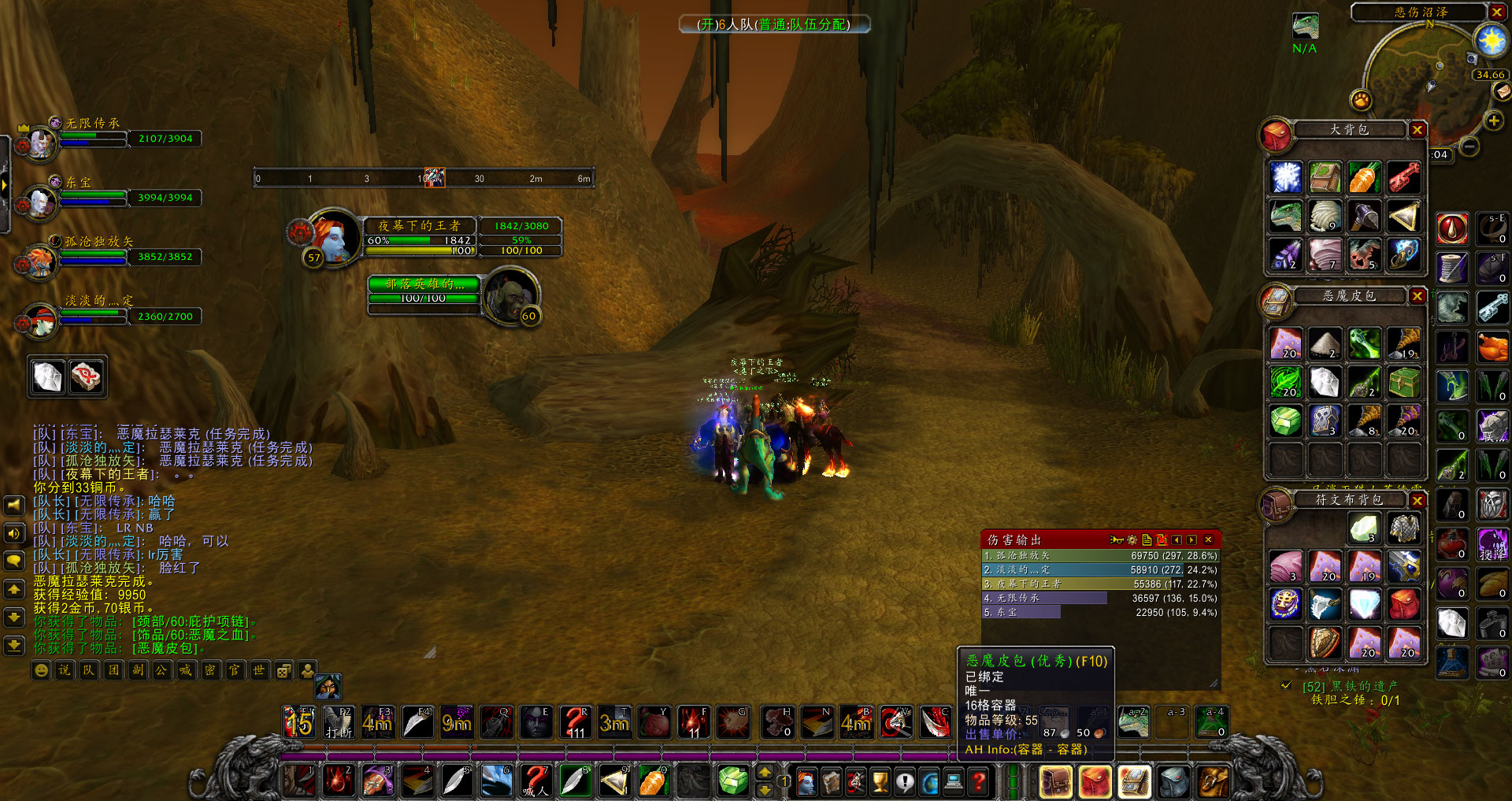Zoom in the minimap with plus button
1512x801 pixels.
[x=1493, y=121]
